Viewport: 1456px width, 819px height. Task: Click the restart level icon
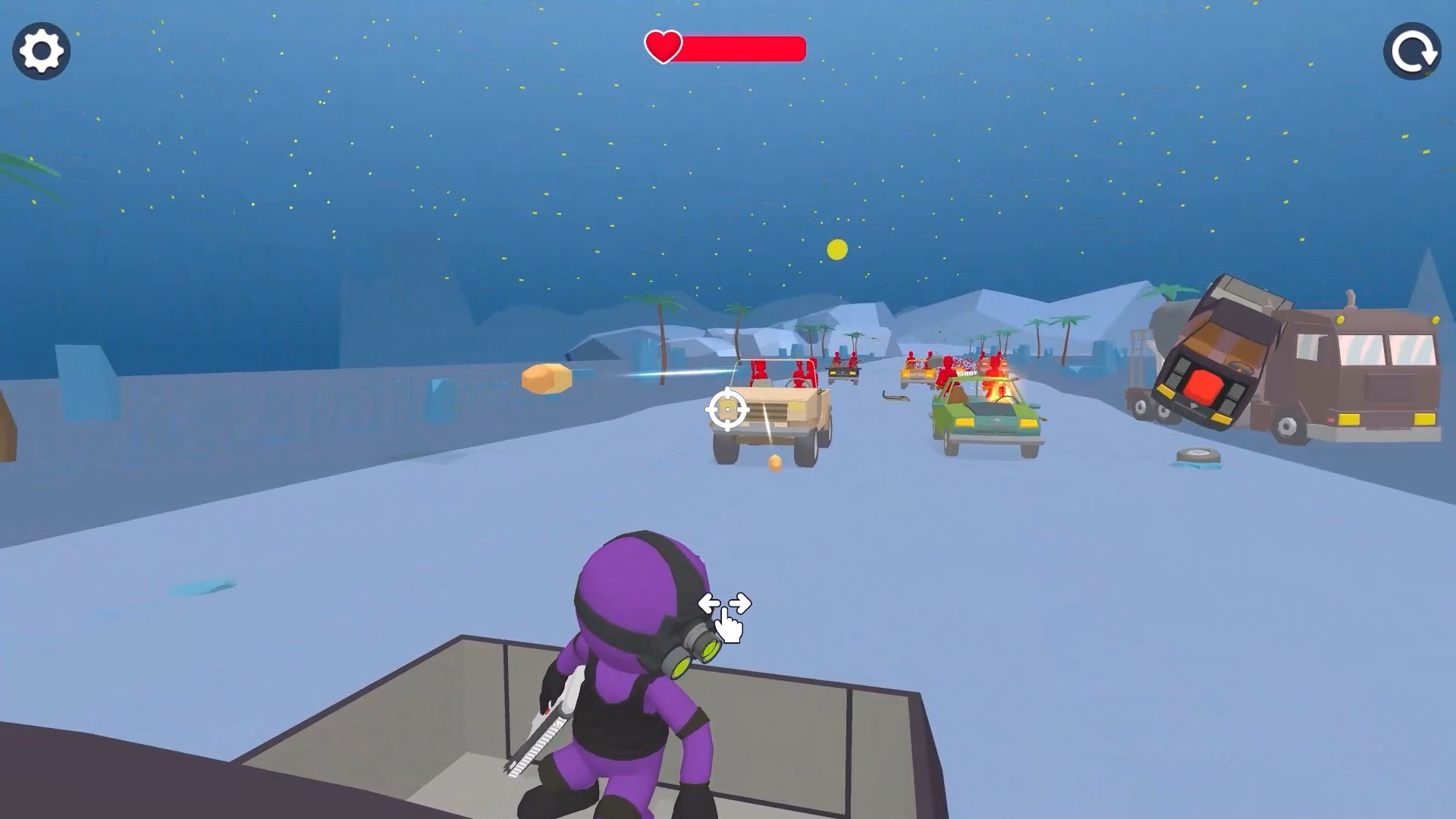pyautogui.click(x=1412, y=52)
